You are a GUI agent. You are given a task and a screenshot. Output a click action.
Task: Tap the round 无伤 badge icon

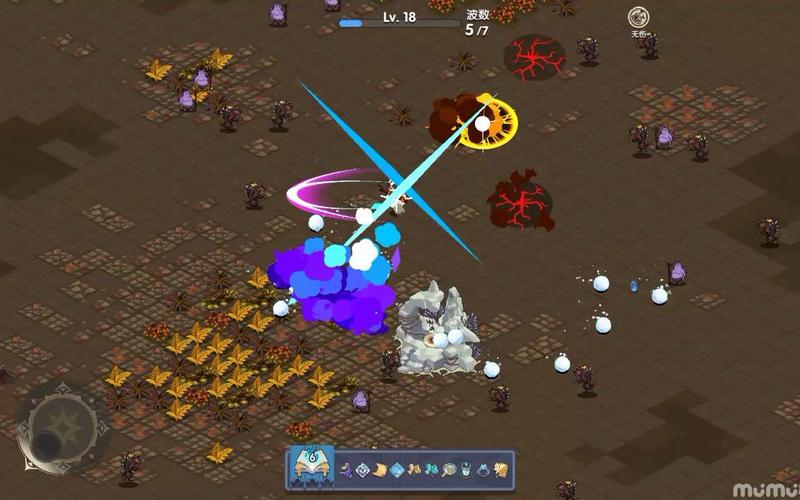638,18
